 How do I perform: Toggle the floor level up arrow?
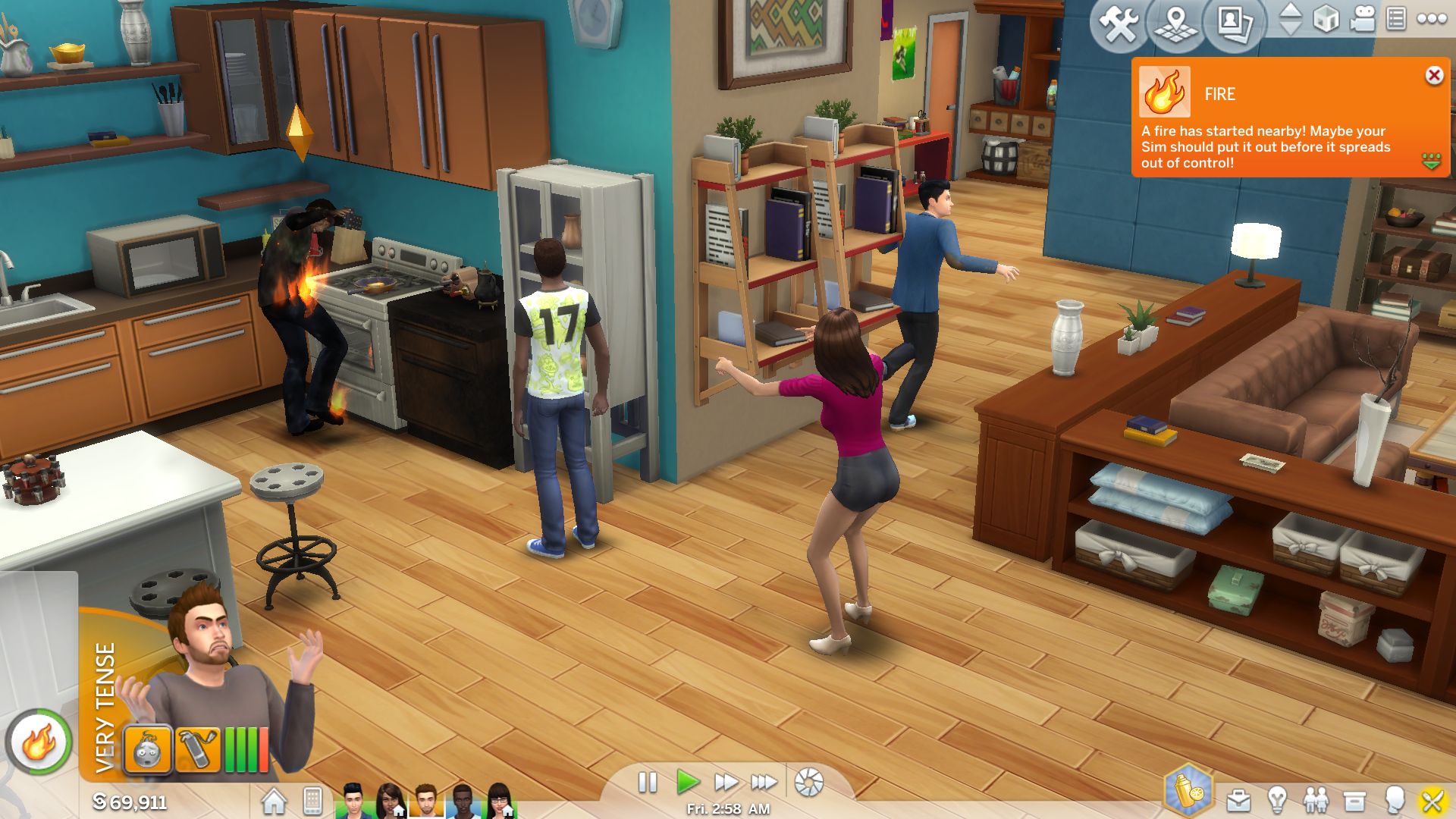(x=1291, y=11)
